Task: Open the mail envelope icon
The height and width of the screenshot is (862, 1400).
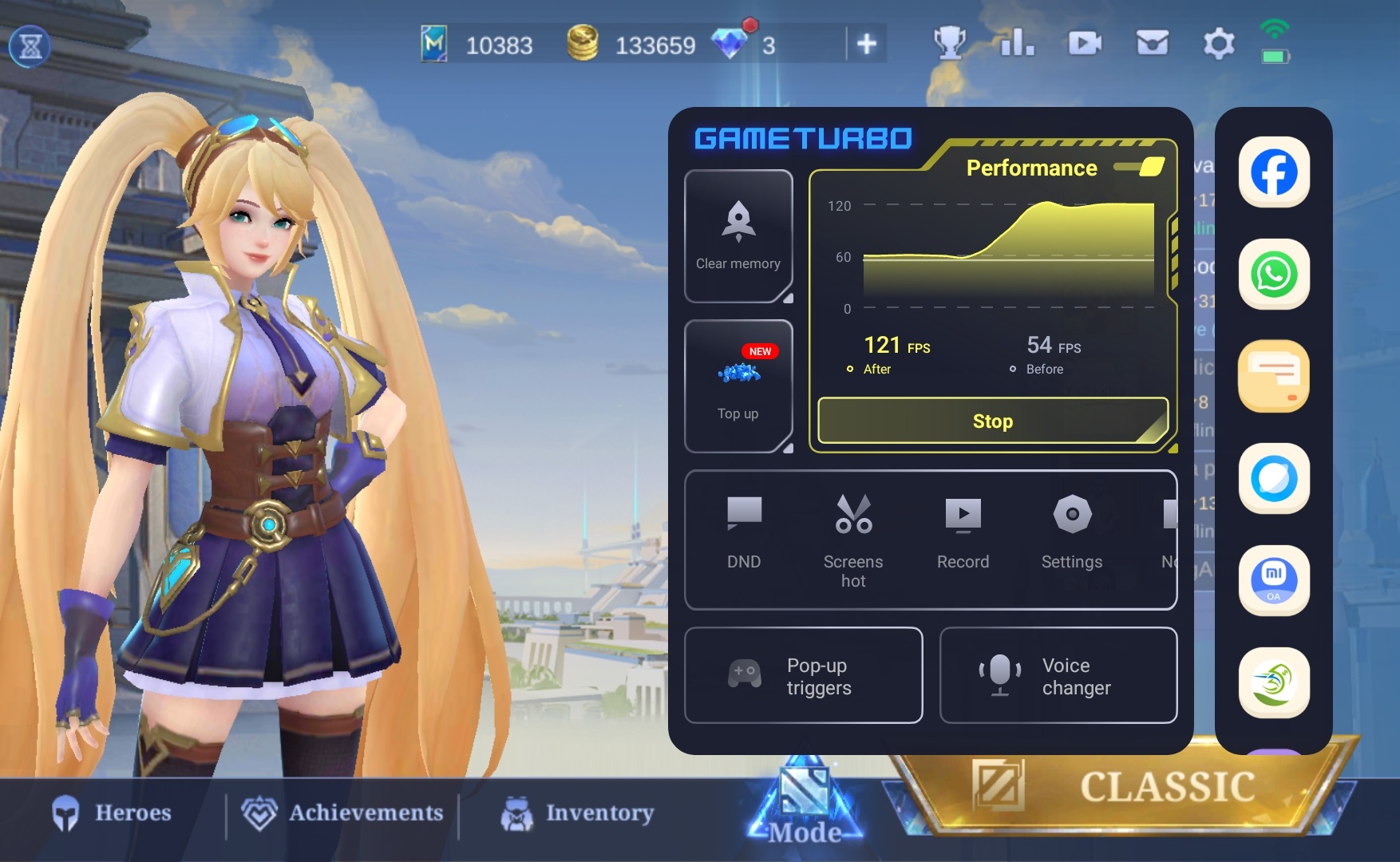Action: click(1152, 43)
